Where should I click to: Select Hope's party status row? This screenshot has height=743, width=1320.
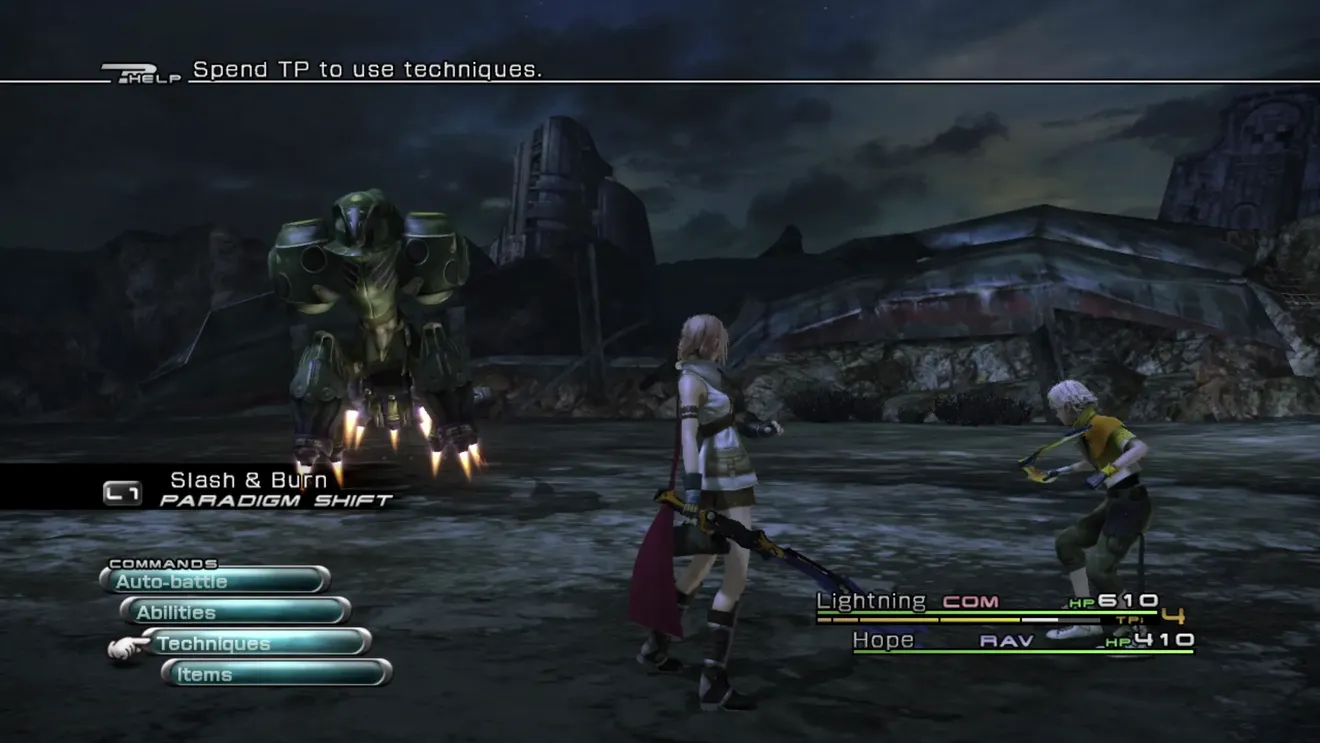point(1022,641)
